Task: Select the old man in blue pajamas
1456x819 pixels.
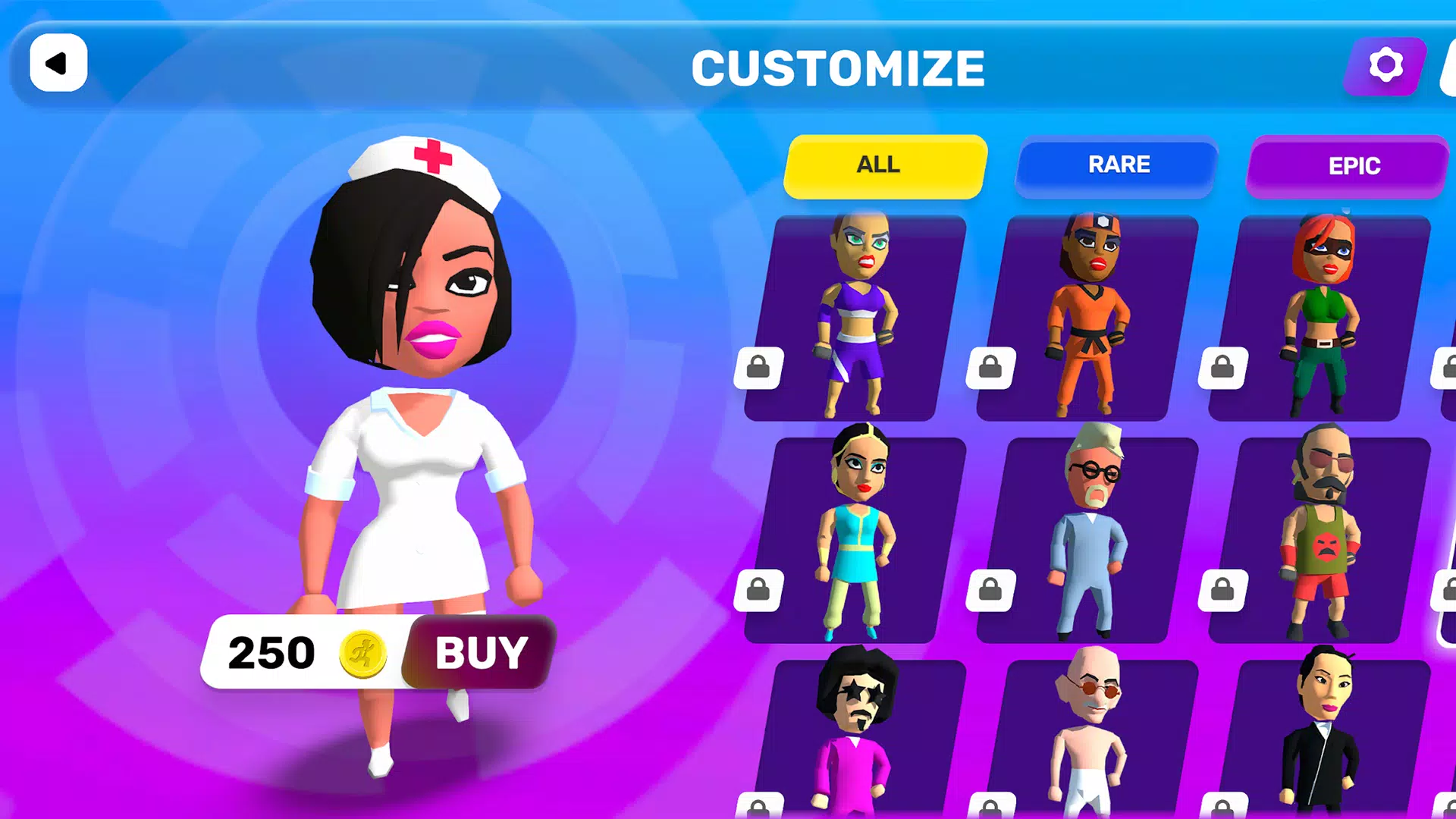Action: click(x=1087, y=538)
